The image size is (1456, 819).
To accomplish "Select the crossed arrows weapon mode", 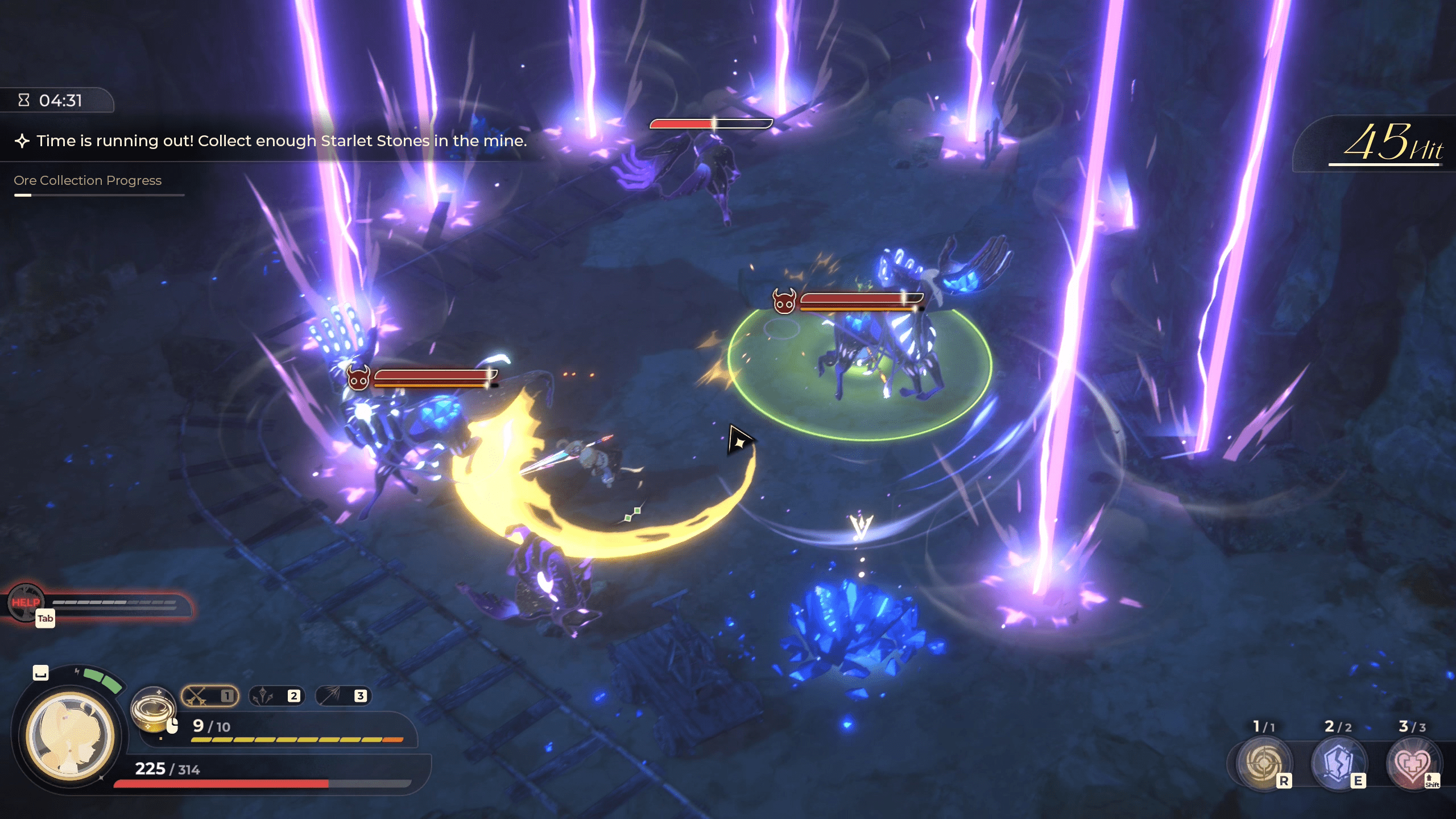I will point(209,696).
